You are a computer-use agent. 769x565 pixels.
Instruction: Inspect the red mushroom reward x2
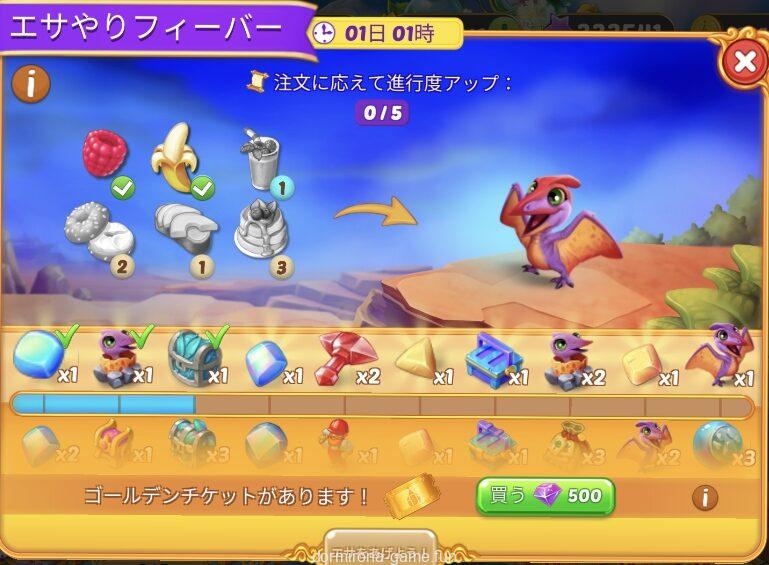pyautogui.click(x=344, y=358)
